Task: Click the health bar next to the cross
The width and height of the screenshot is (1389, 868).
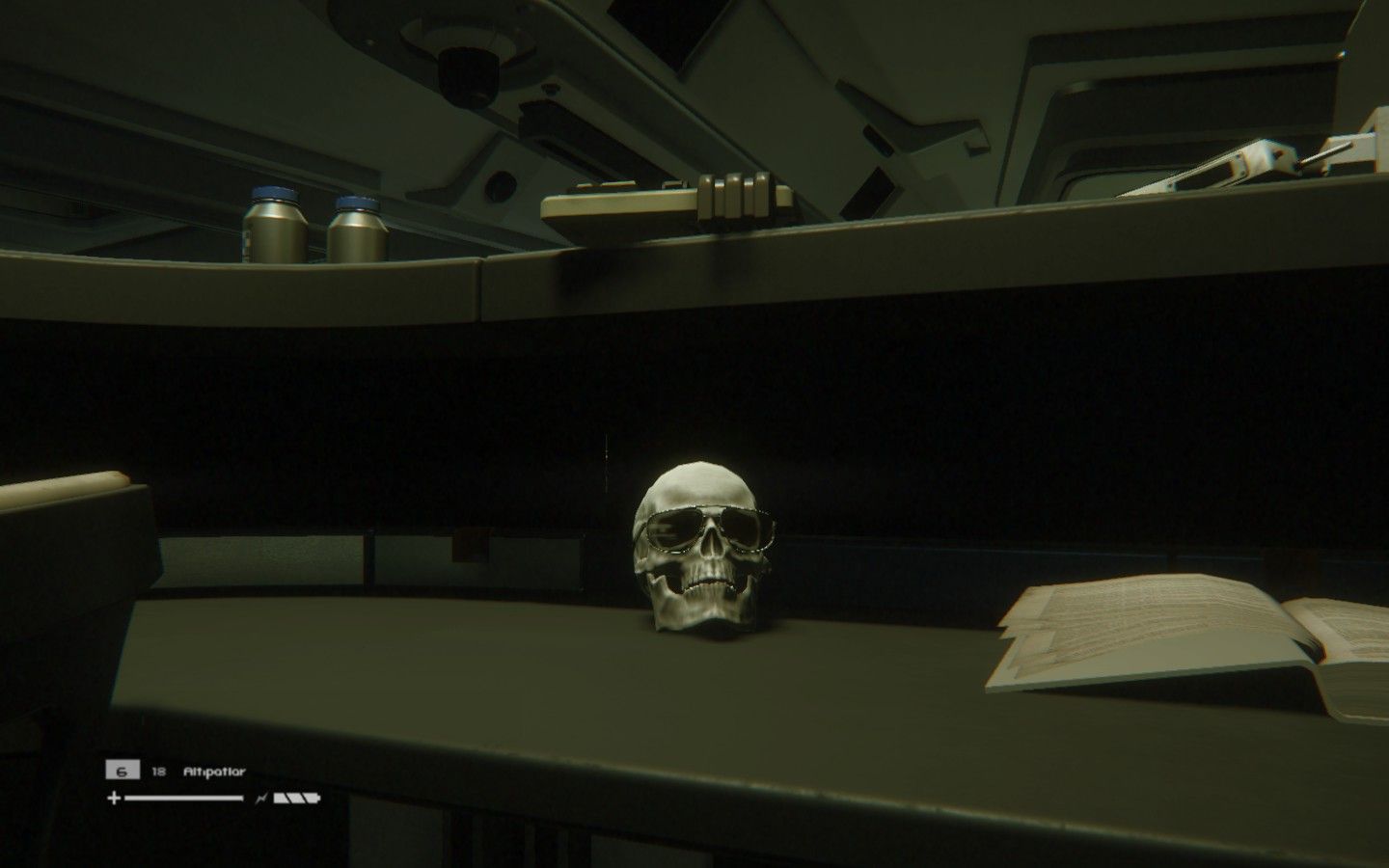Action: point(183,798)
